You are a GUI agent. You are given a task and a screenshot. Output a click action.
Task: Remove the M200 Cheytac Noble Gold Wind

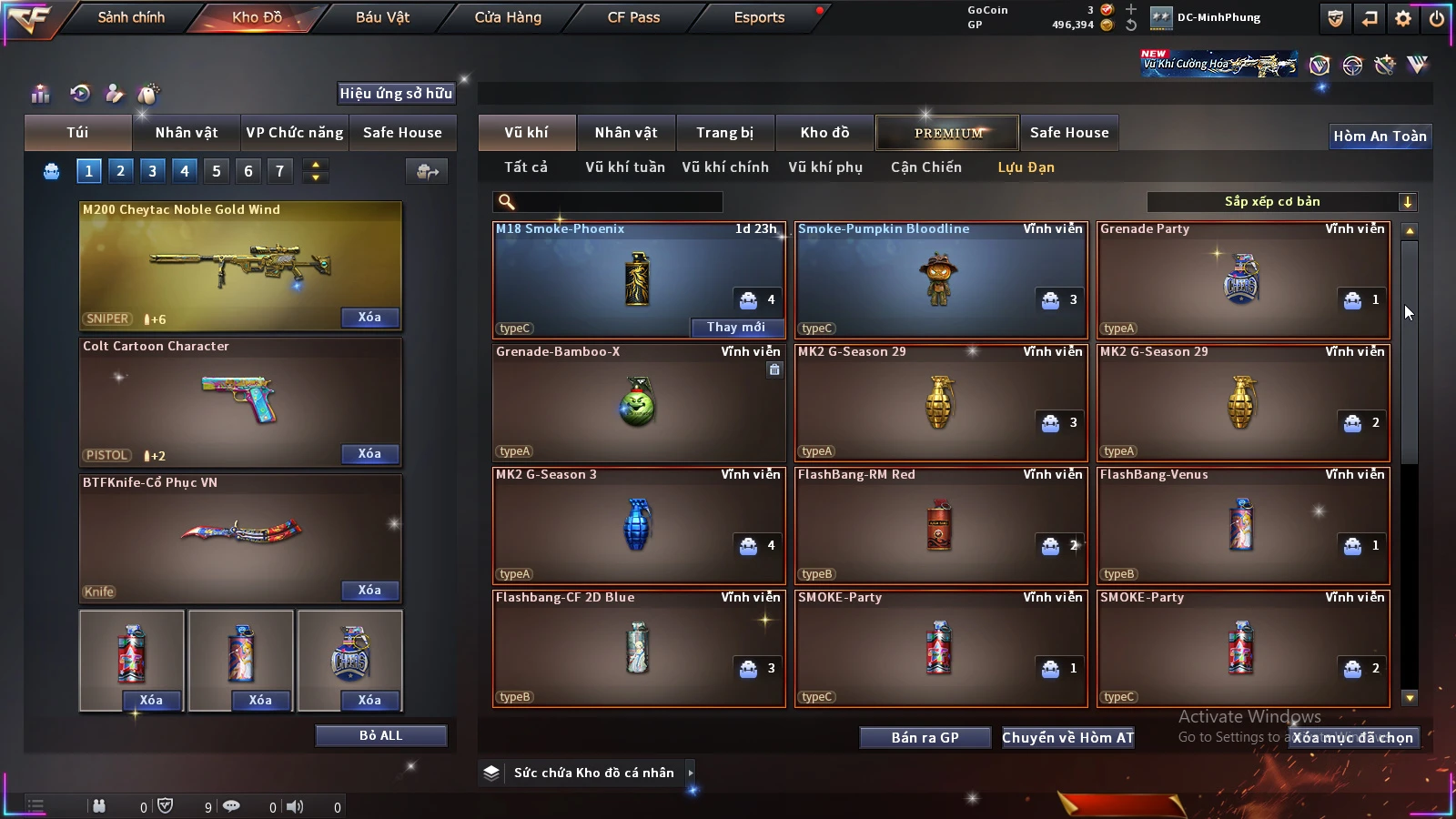coord(369,318)
